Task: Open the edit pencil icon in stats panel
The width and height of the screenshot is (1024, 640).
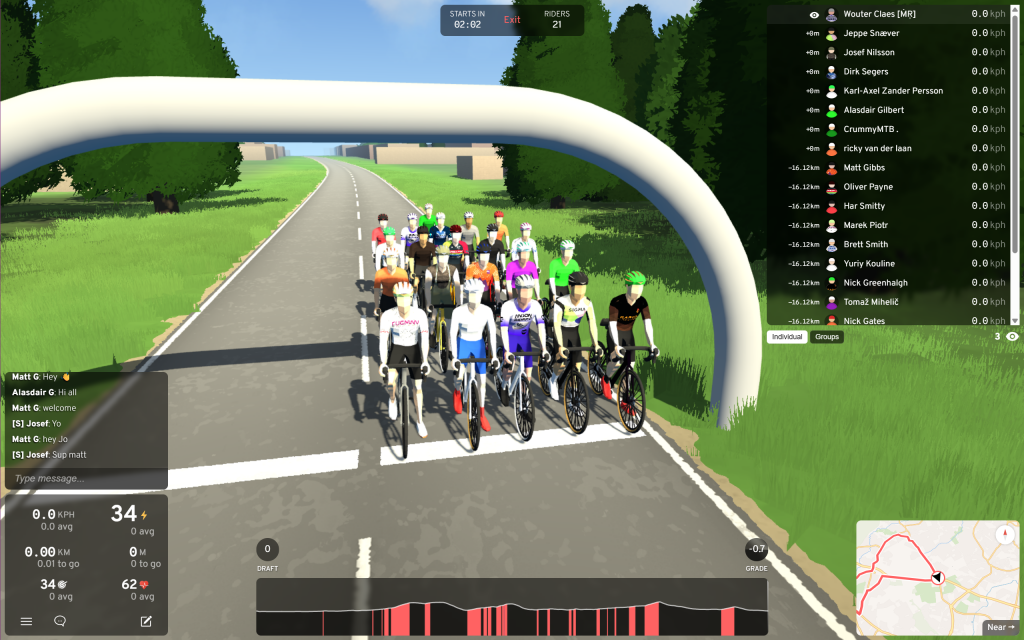Action: tap(146, 621)
